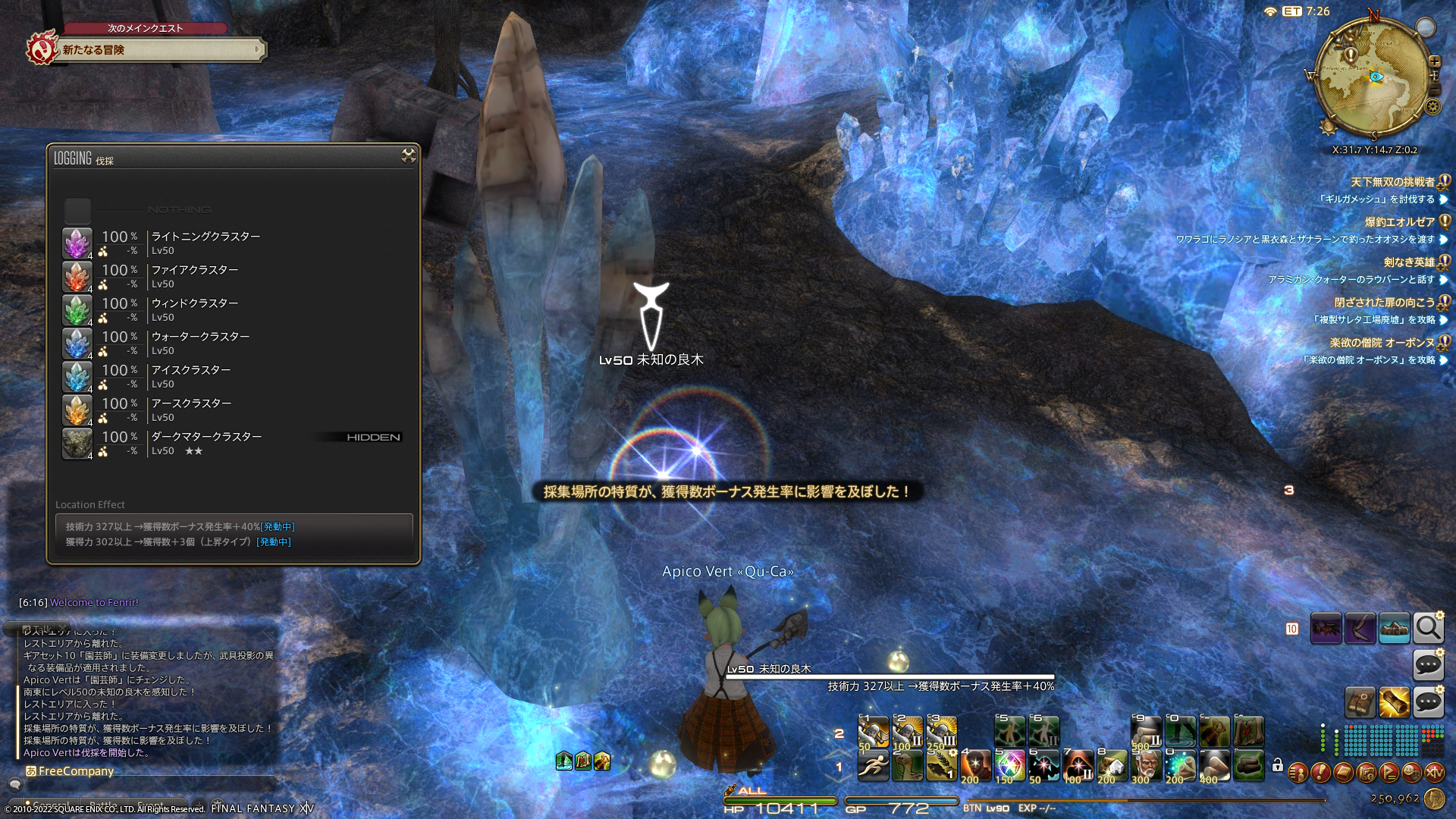This screenshot has height=819, width=1456.
Task: Gather the ウォータークラスター item
Action: pos(200,344)
